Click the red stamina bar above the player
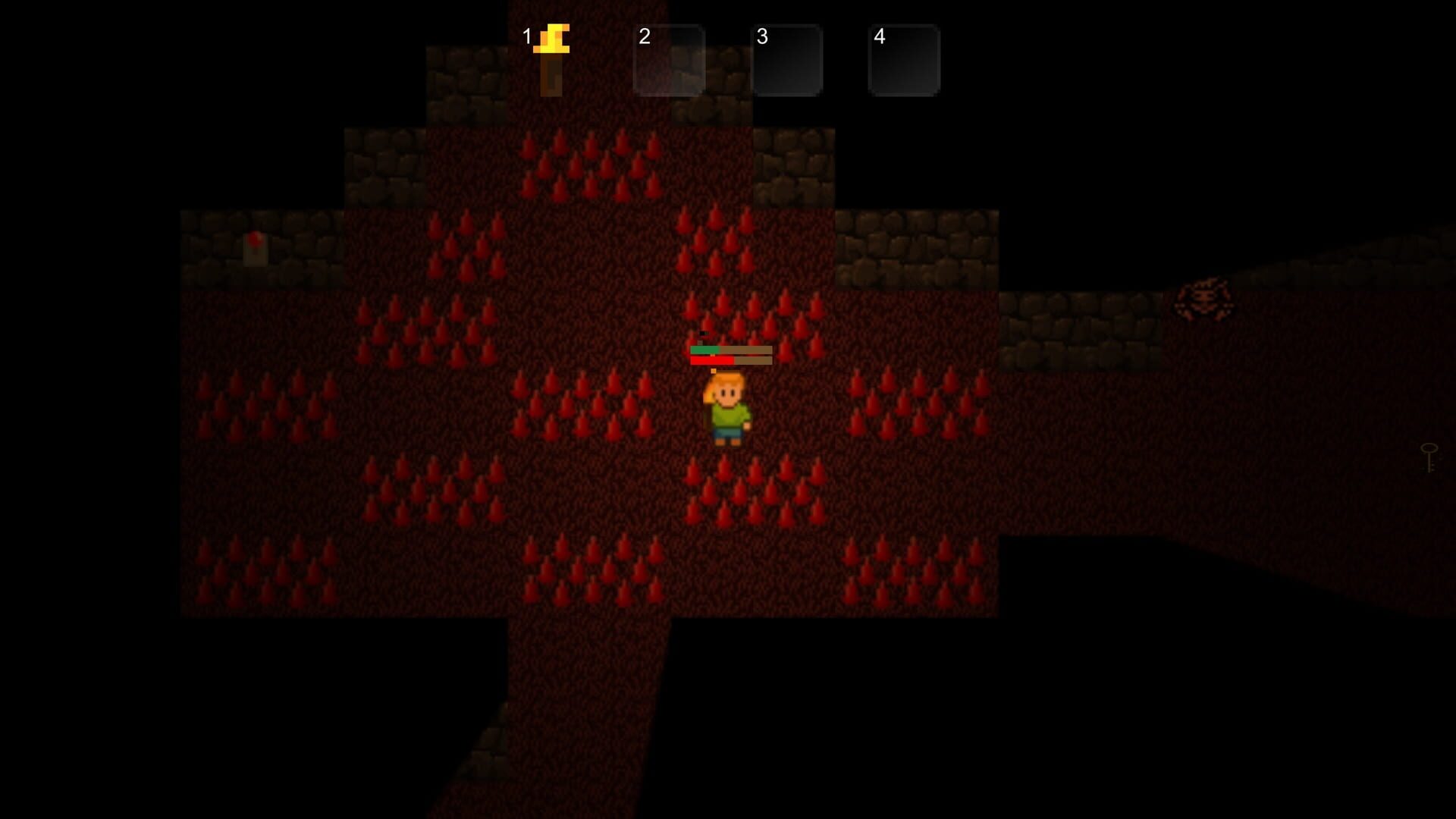The image size is (1456, 819). (713, 362)
